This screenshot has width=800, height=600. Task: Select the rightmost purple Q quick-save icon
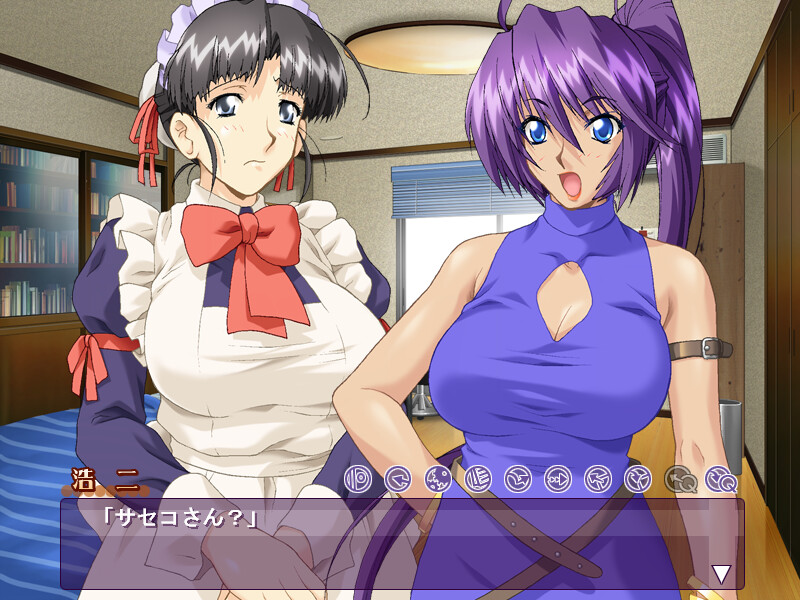pyautogui.click(x=720, y=479)
